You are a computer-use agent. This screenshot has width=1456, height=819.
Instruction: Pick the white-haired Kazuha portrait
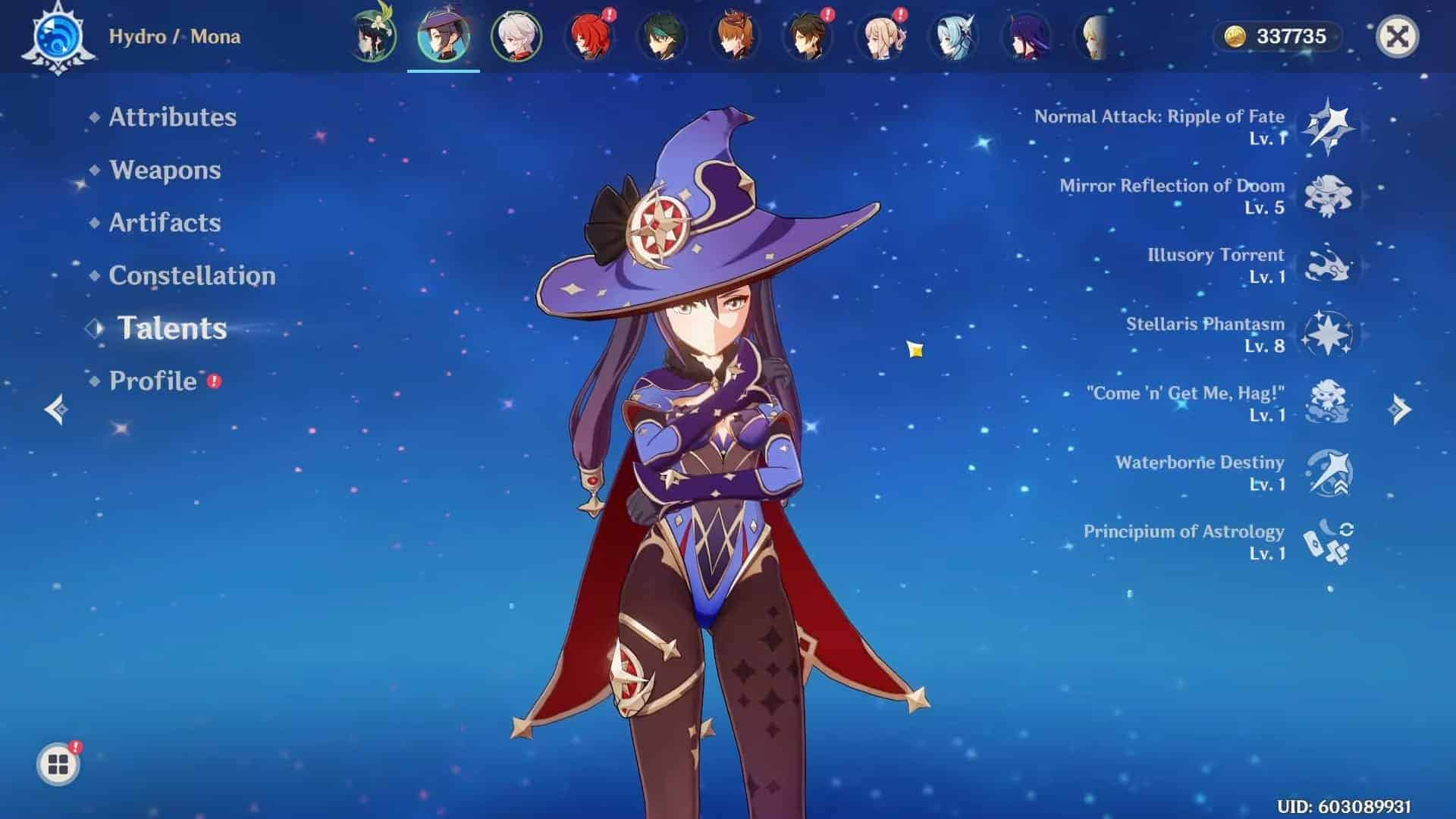pyautogui.click(x=516, y=36)
